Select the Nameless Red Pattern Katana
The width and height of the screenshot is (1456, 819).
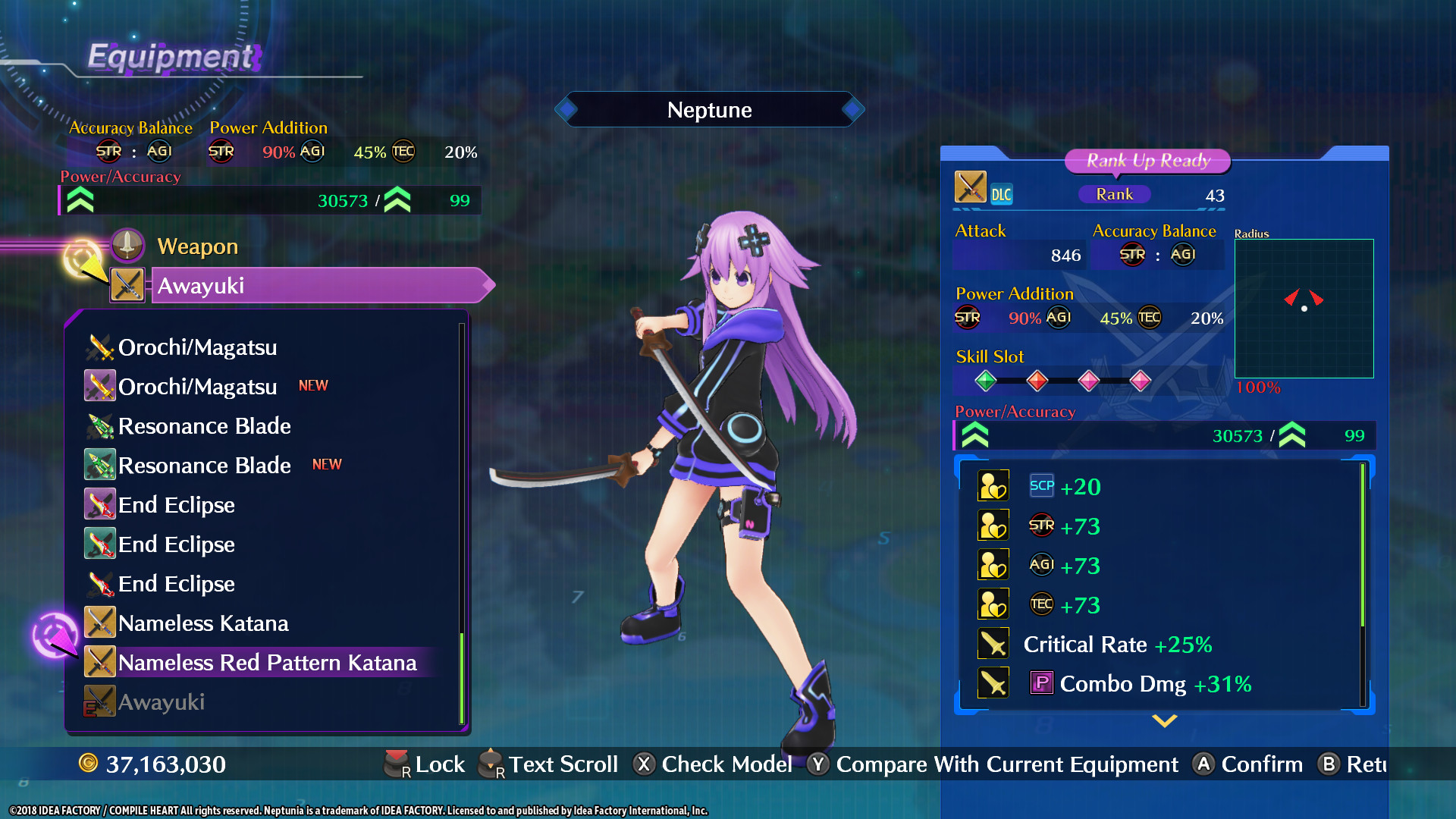point(267,662)
